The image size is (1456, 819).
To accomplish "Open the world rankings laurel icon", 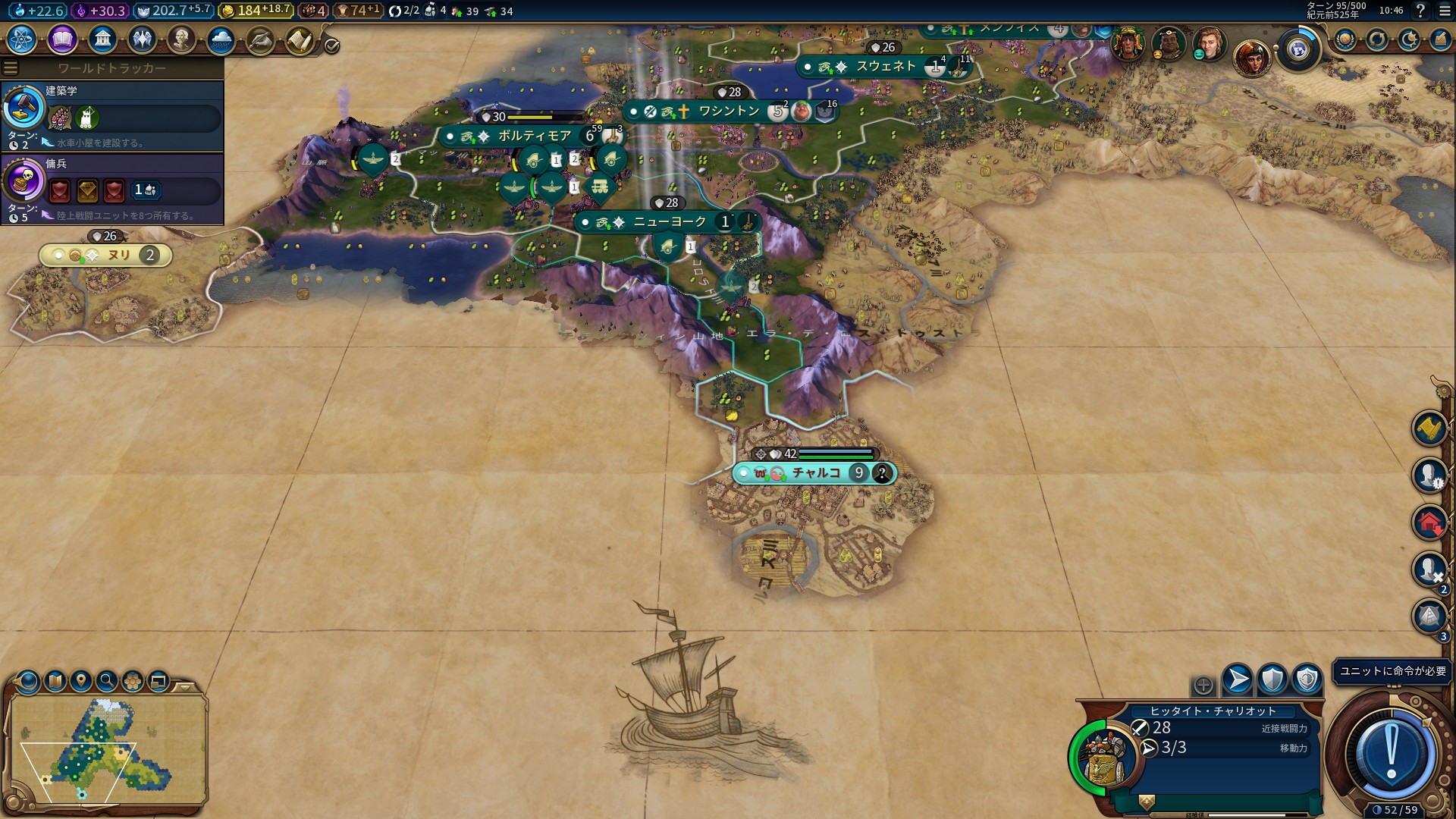I will pyautogui.click(x=1345, y=39).
